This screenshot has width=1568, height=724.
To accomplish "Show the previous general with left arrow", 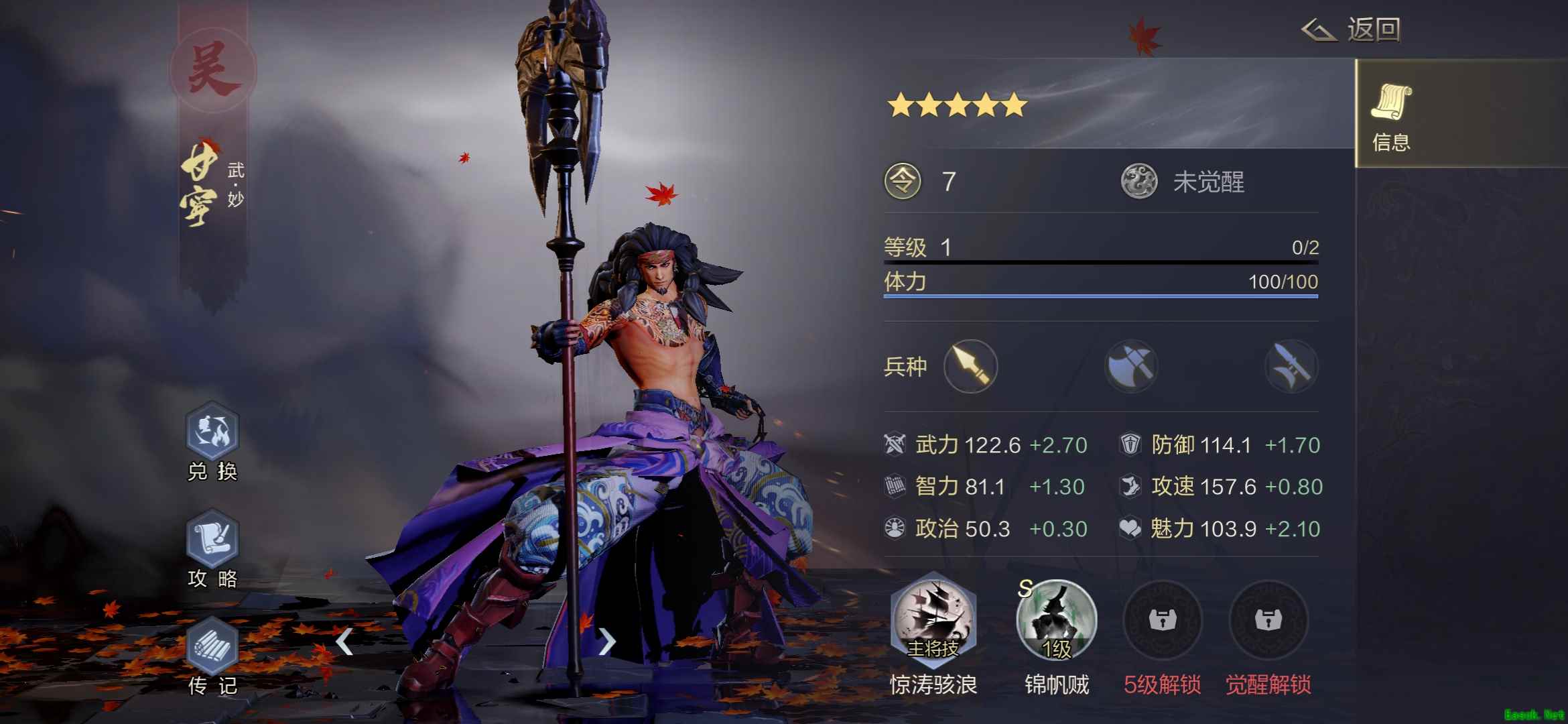I will tap(344, 642).
